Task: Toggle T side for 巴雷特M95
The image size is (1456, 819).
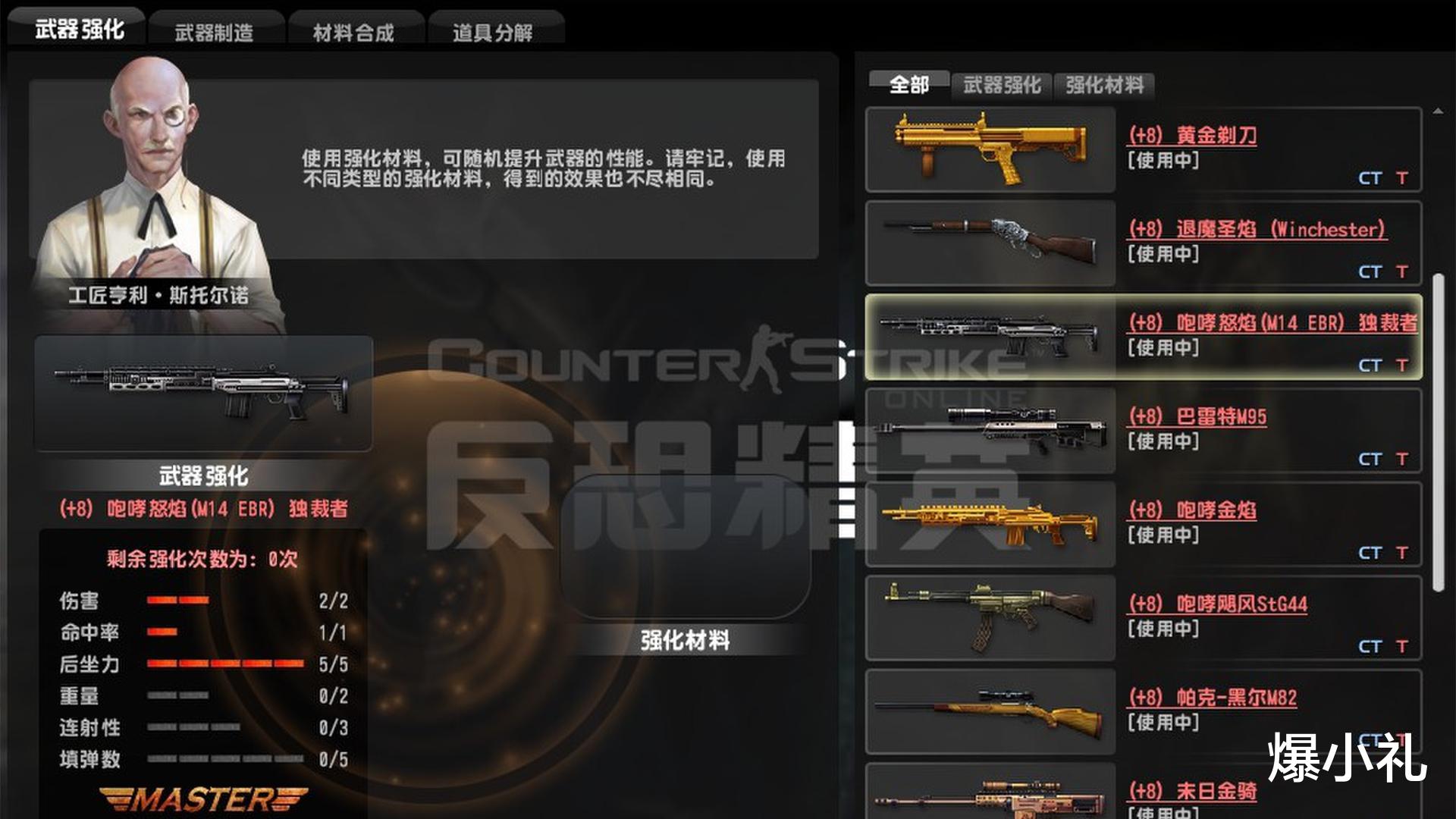Action: [1400, 459]
